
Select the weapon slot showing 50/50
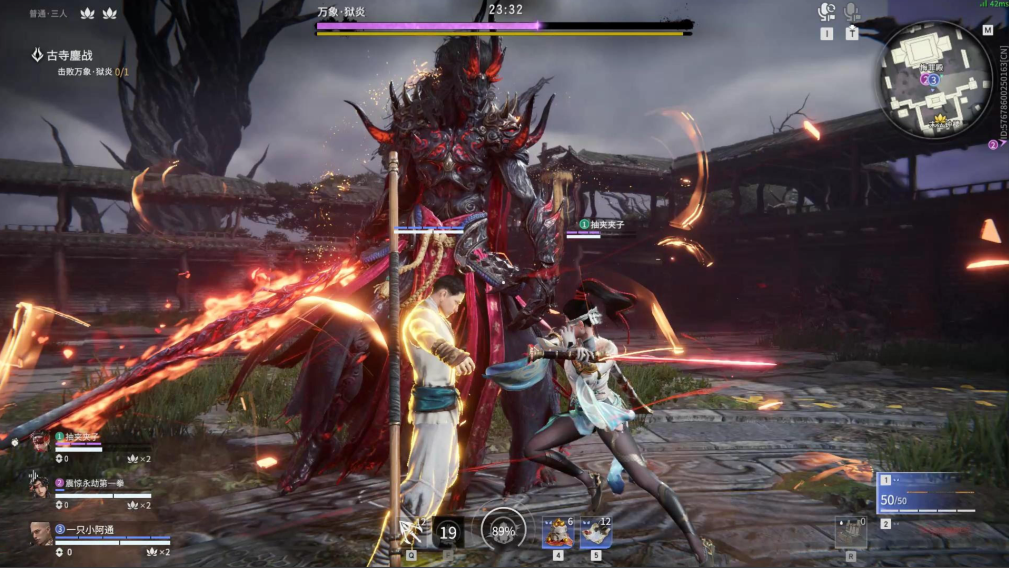(926, 493)
